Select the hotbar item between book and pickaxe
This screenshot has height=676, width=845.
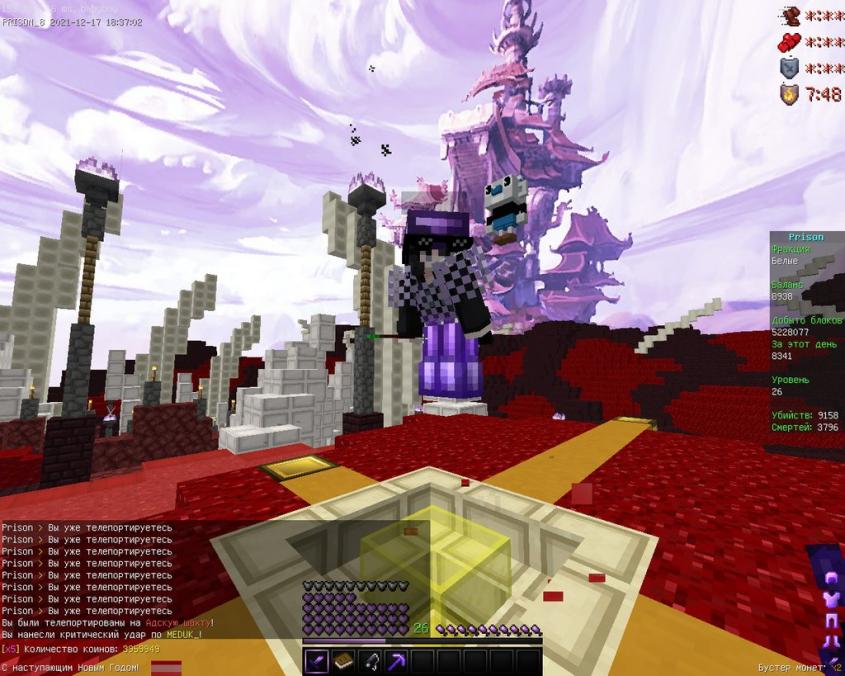coord(369,661)
